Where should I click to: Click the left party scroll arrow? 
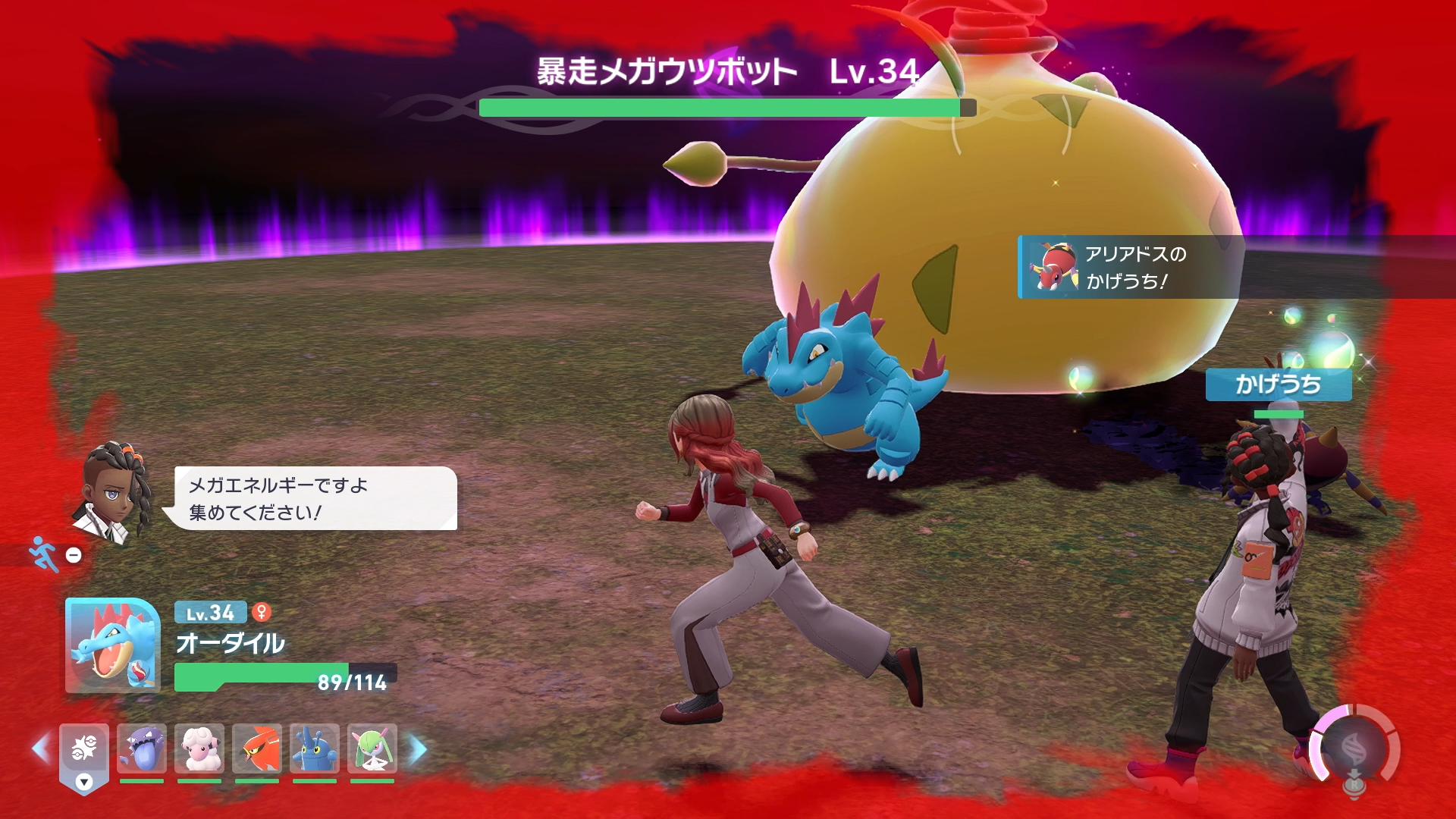[x=40, y=749]
